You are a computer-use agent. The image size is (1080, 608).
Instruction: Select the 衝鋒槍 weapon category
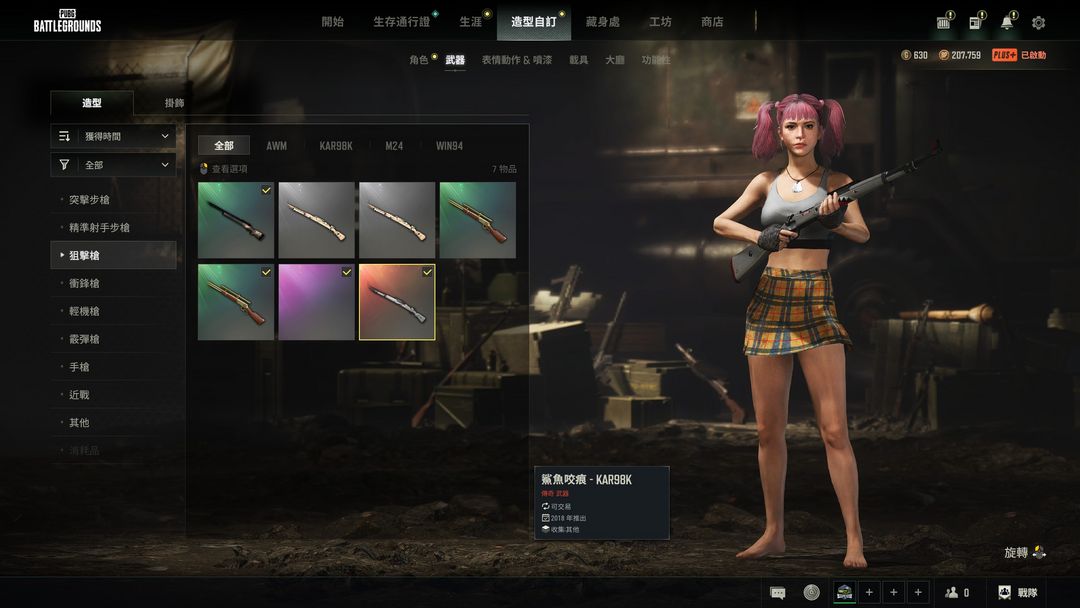tap(84, 284)
